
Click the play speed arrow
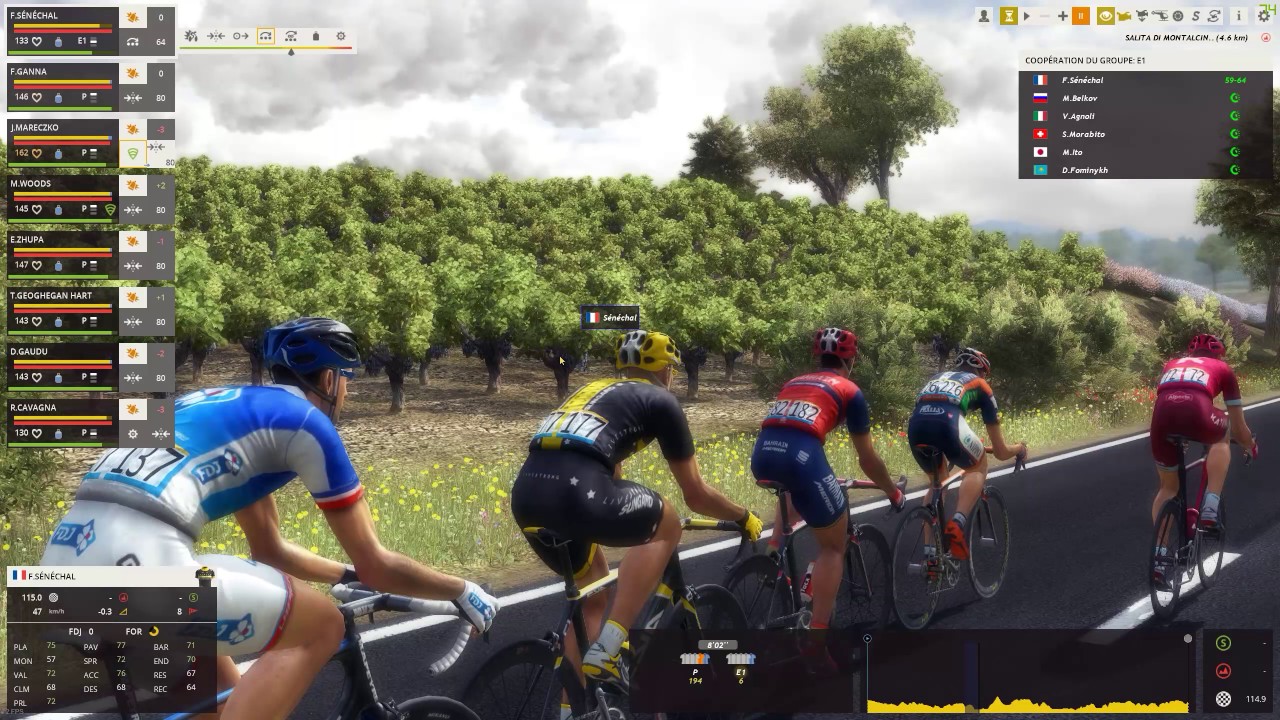pos(1026,16)
